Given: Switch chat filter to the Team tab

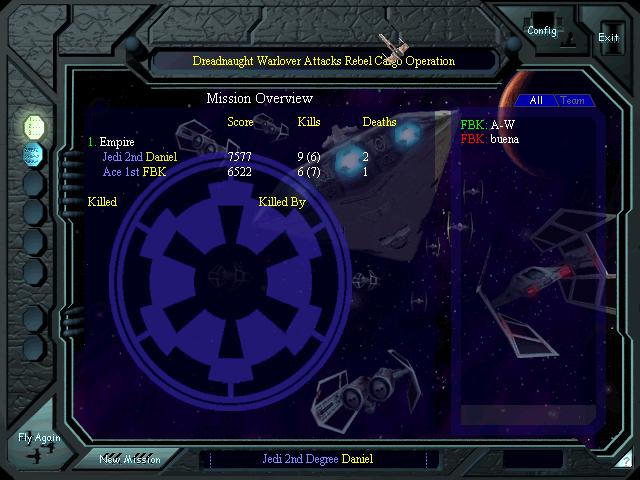Looking at the screenshot, I should coord(572,101).
